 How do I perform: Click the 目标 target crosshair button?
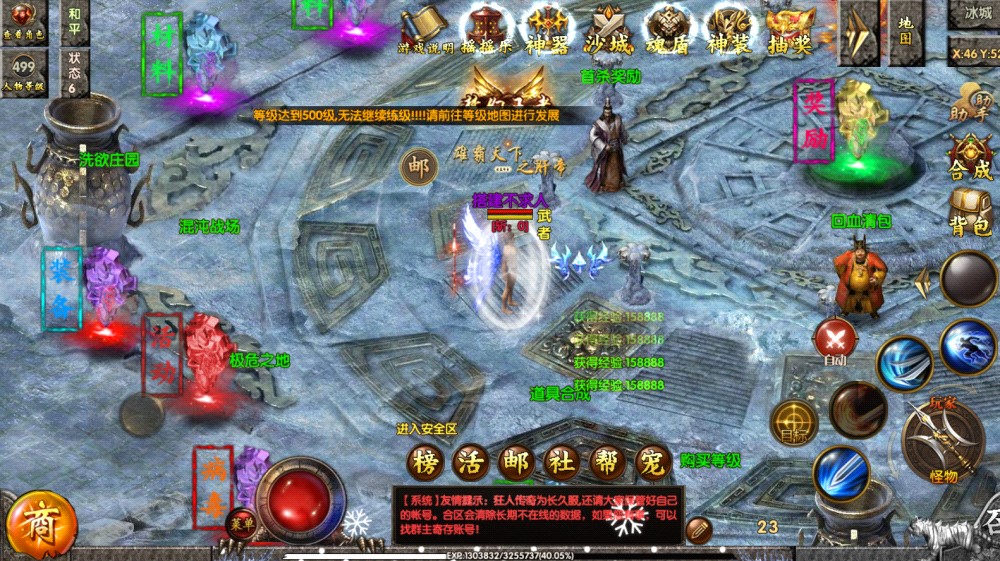tap(795, 422)
